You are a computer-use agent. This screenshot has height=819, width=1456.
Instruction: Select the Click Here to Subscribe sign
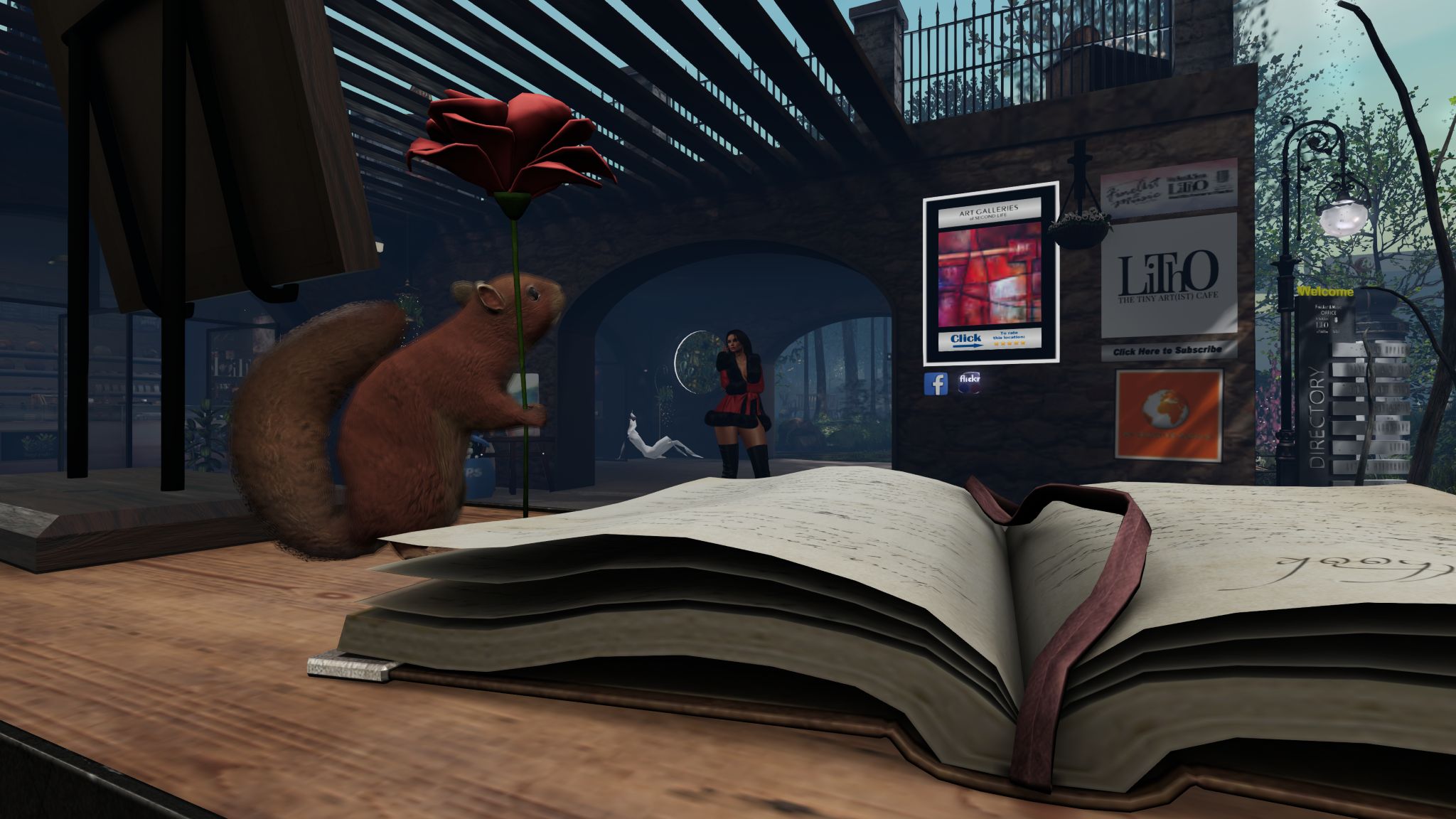point(1168,350)
